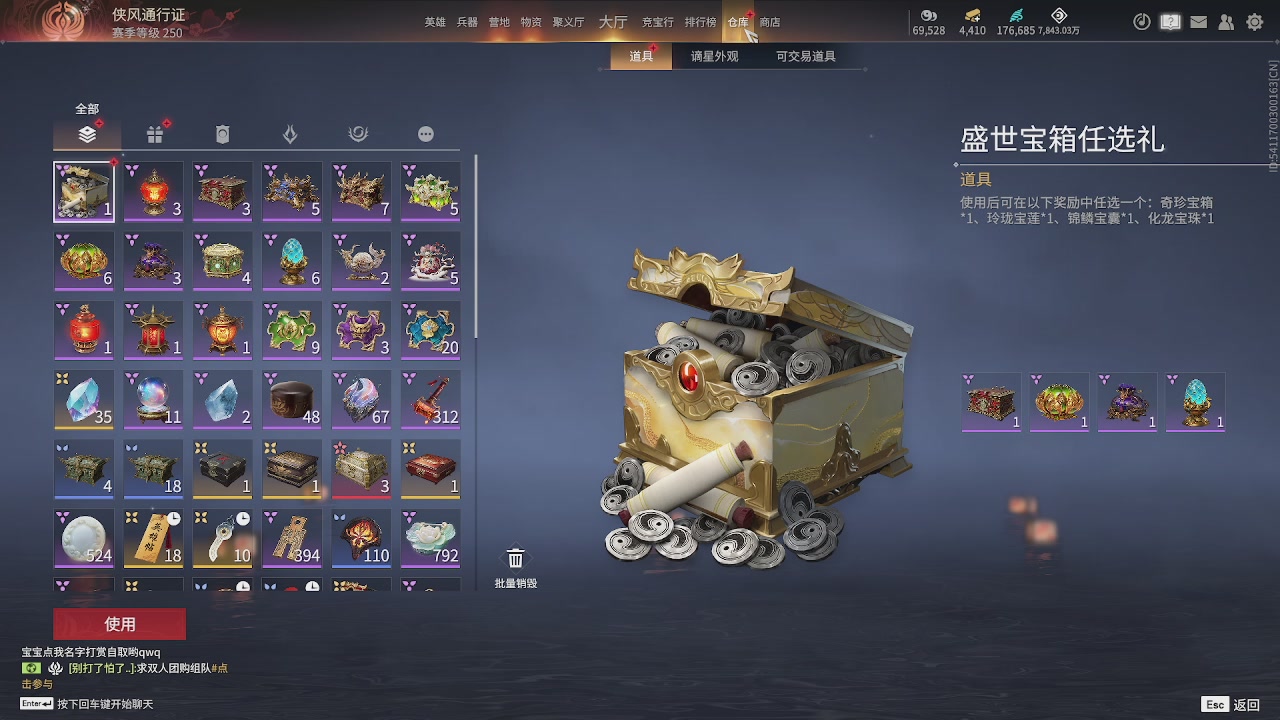Viewport: 1280px width, 720px height.
Task: Select the gift box category filter
Action: tap(155, 133)
